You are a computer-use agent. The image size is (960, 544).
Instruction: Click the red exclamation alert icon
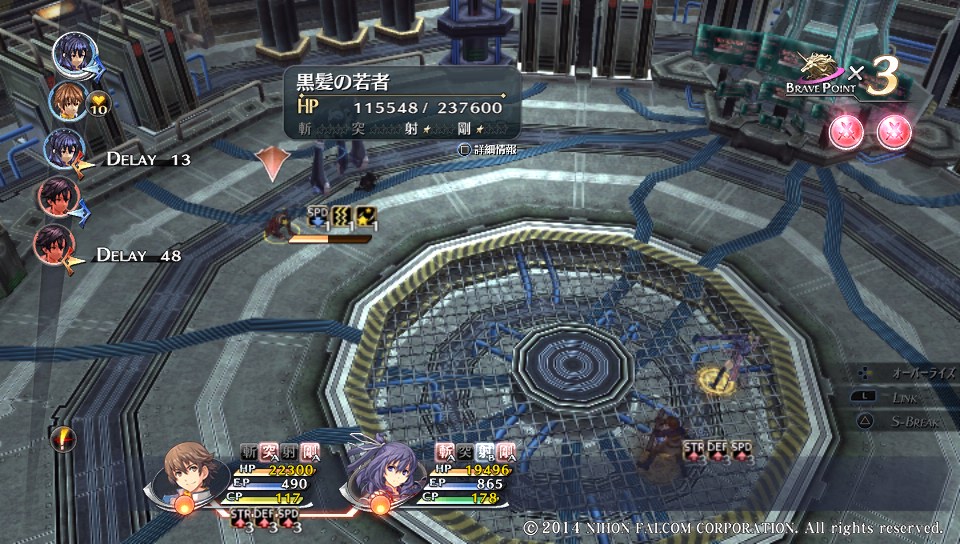[x=65, y=438]
